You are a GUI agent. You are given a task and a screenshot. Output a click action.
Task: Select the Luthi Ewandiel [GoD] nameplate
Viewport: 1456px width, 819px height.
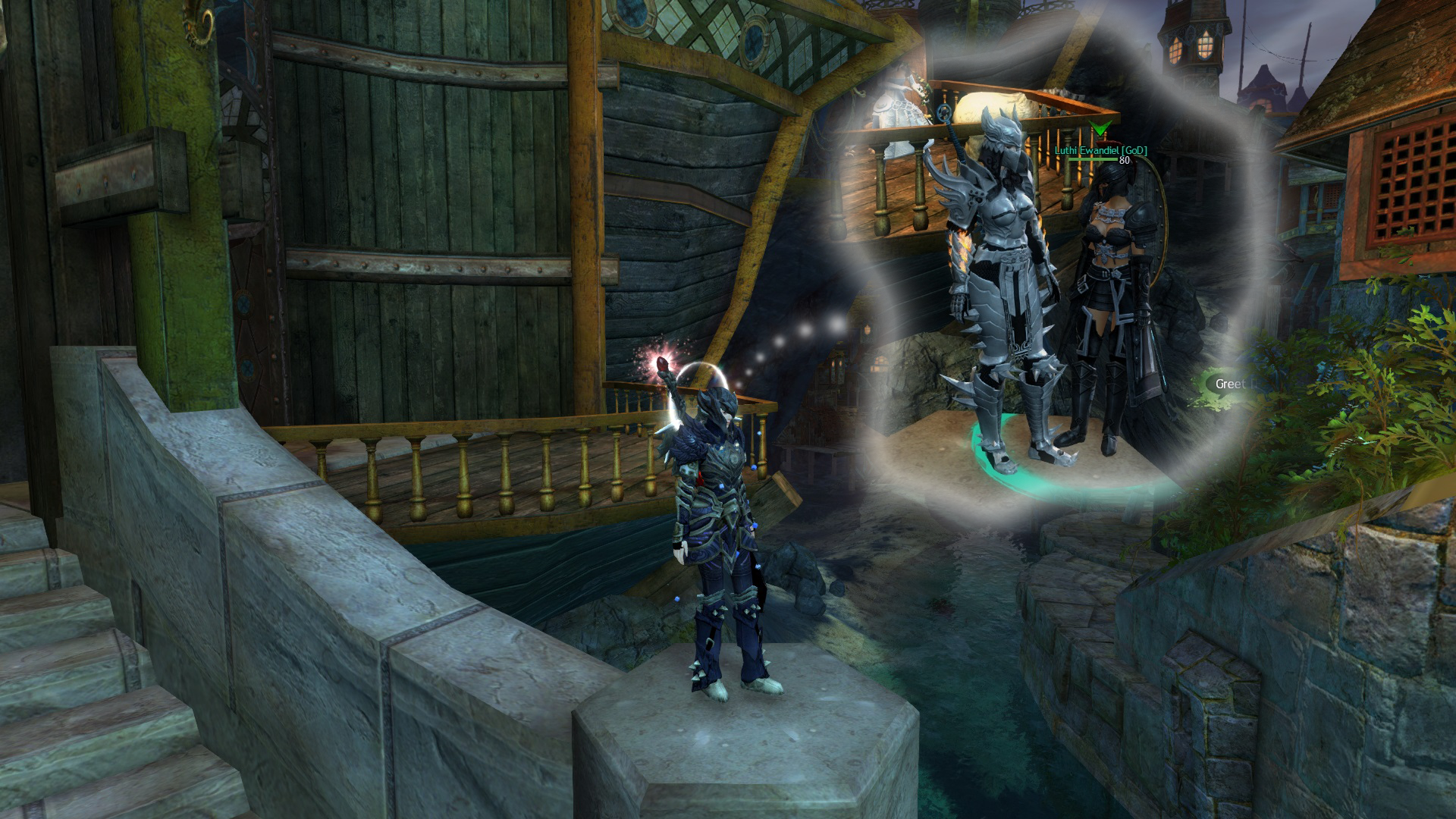point(1100,151)
